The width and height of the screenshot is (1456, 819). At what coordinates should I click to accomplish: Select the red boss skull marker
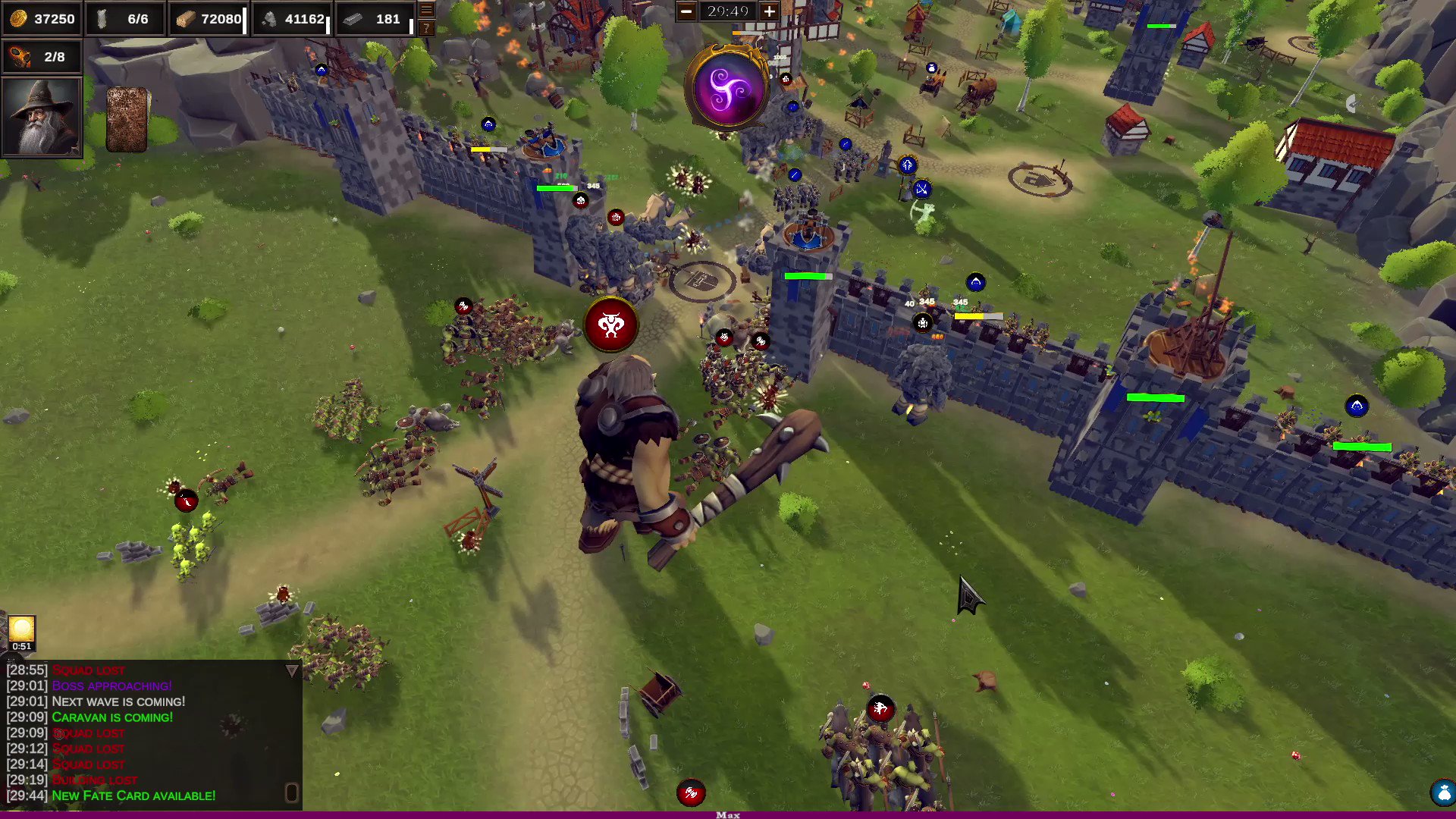tap(611, 324)
